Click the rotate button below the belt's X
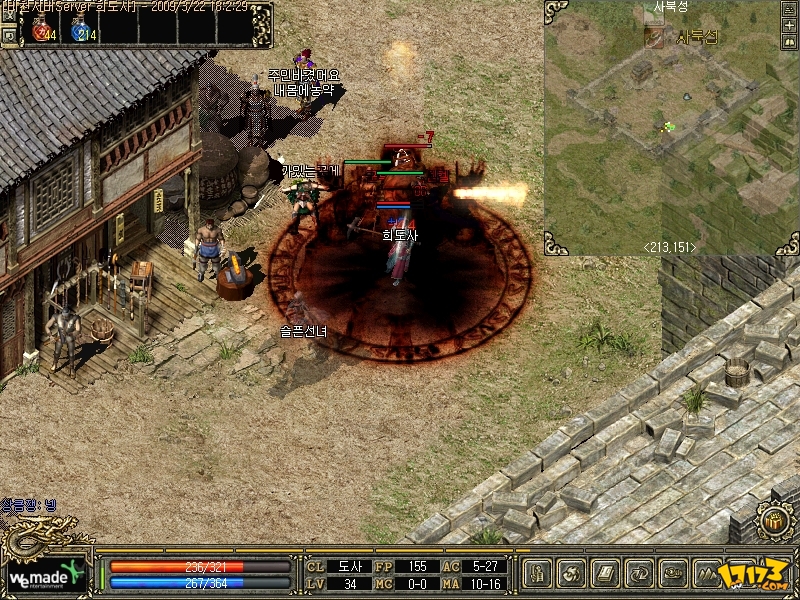The image size is (800, 600). tap(8, 35)
